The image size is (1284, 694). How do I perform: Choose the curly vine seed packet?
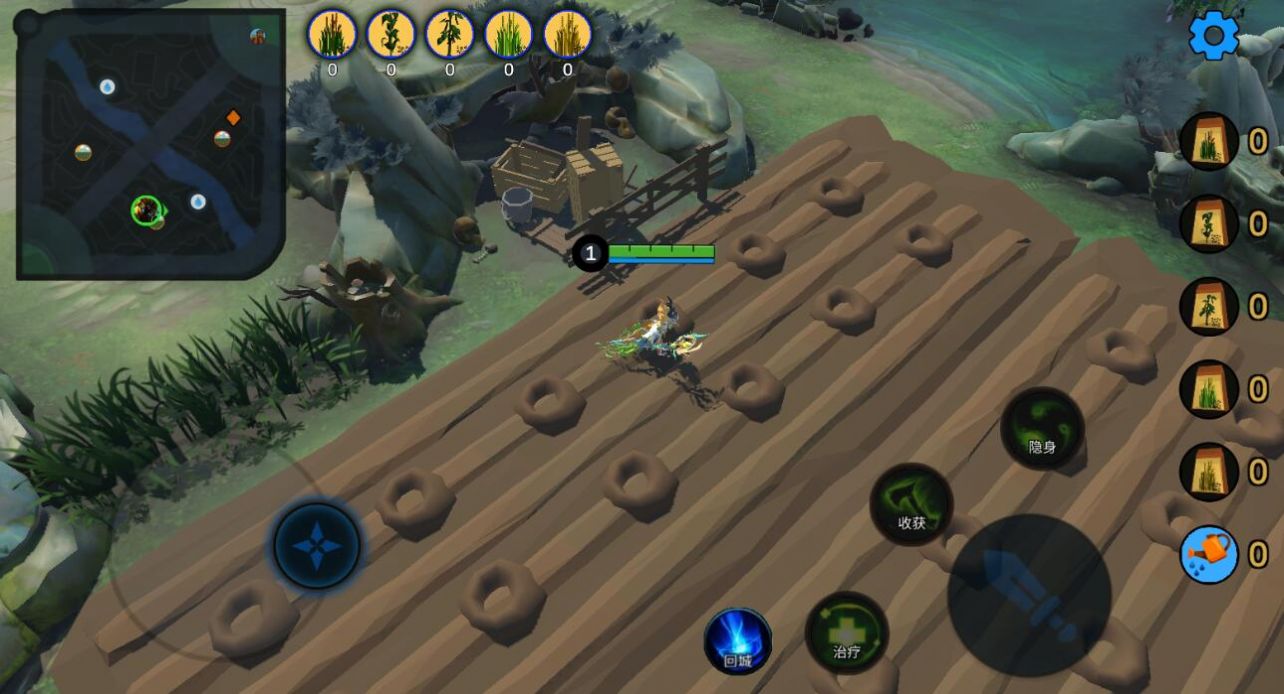(1209, 224)
